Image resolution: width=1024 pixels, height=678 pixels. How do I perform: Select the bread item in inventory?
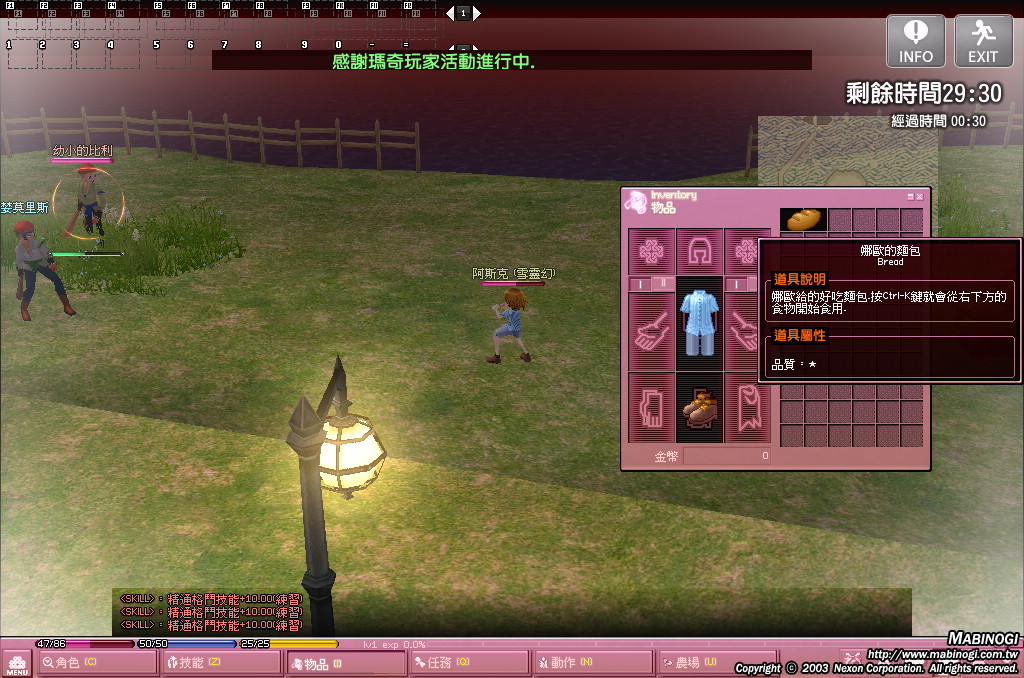(803, 220)
